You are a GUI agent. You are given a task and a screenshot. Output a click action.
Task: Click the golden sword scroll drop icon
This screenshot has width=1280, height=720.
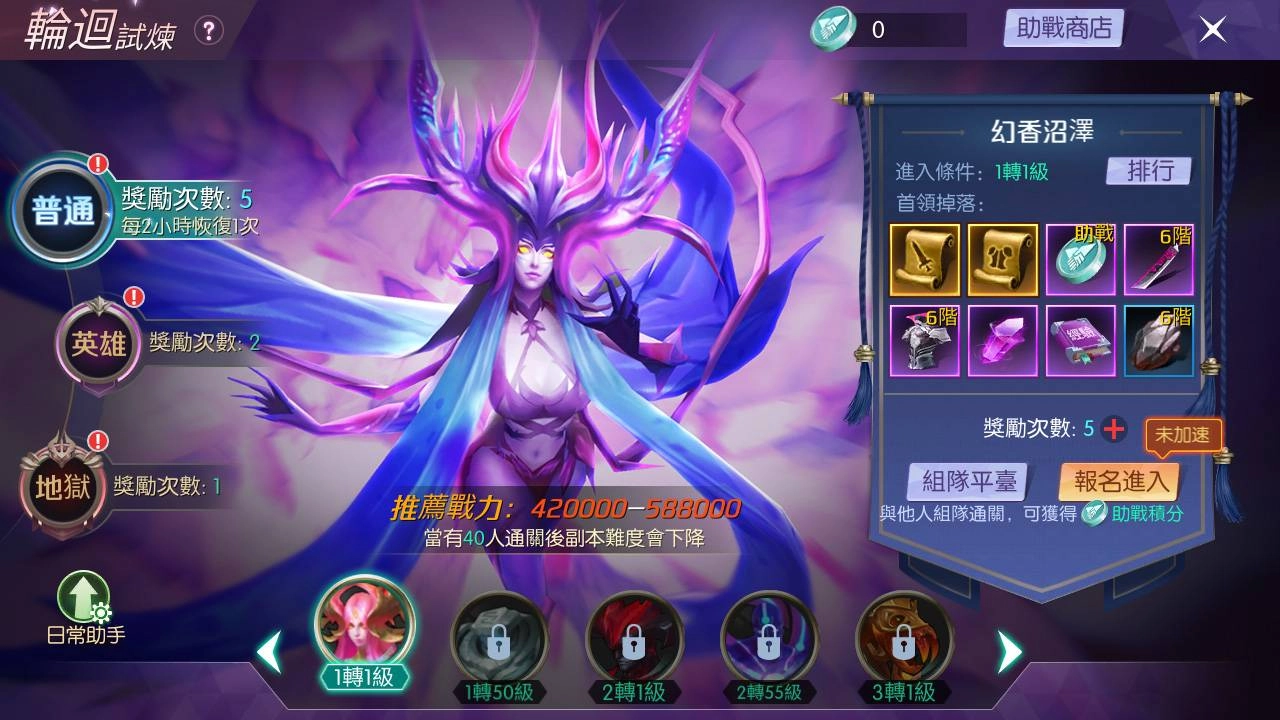925,258
